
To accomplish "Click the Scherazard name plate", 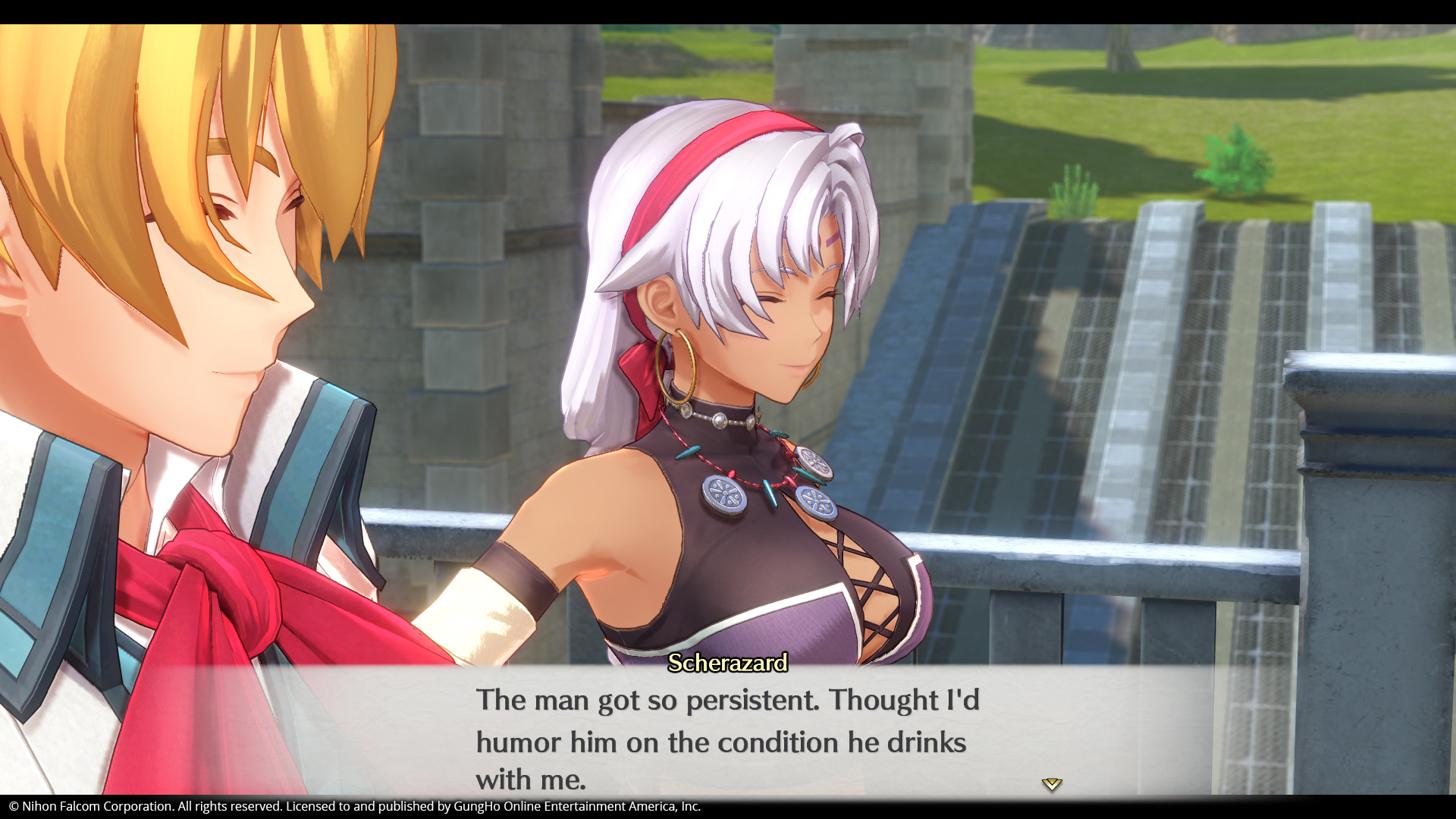I will 727,664.
